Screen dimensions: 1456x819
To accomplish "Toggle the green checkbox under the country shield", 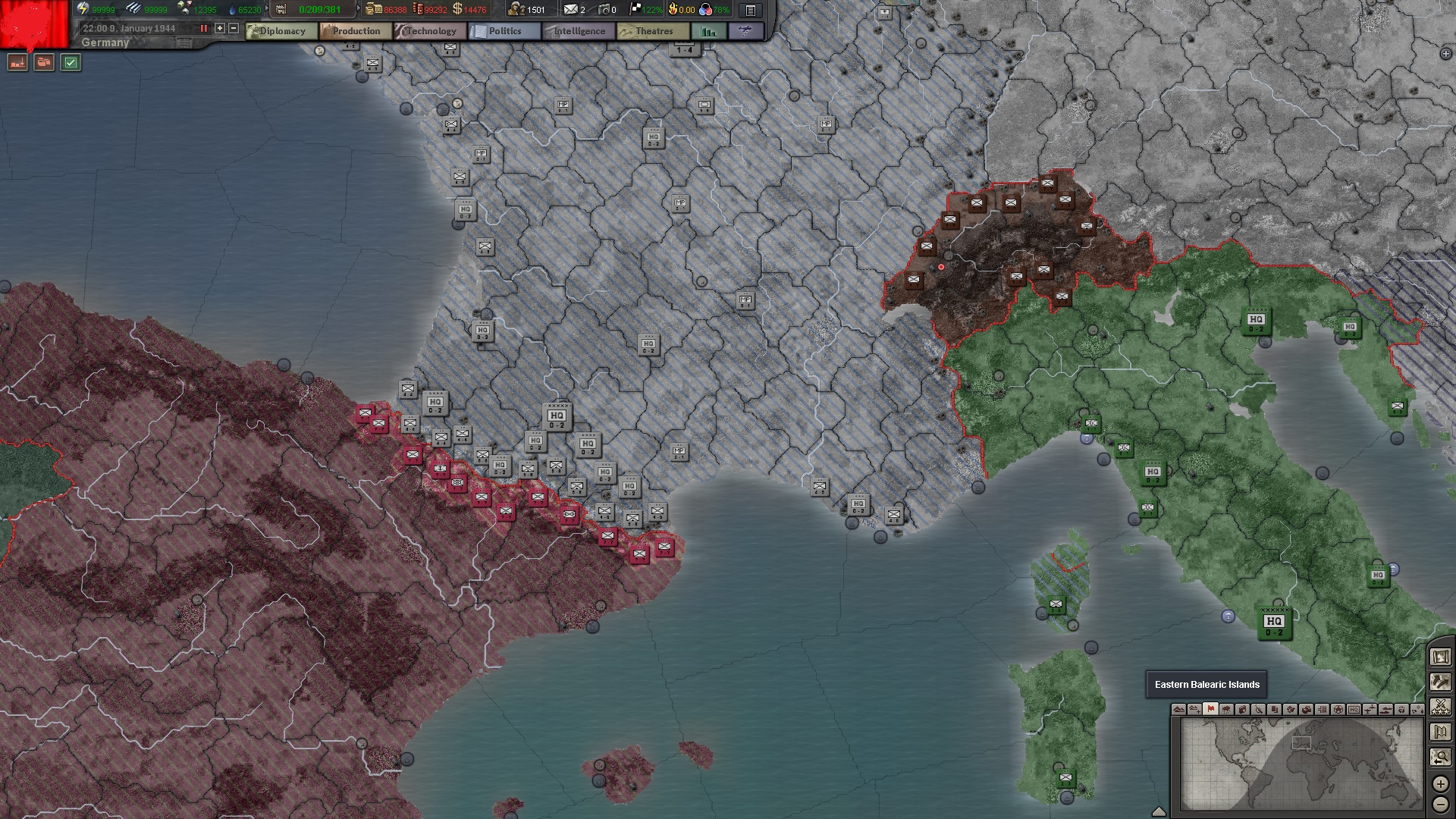I will point(70,63).
